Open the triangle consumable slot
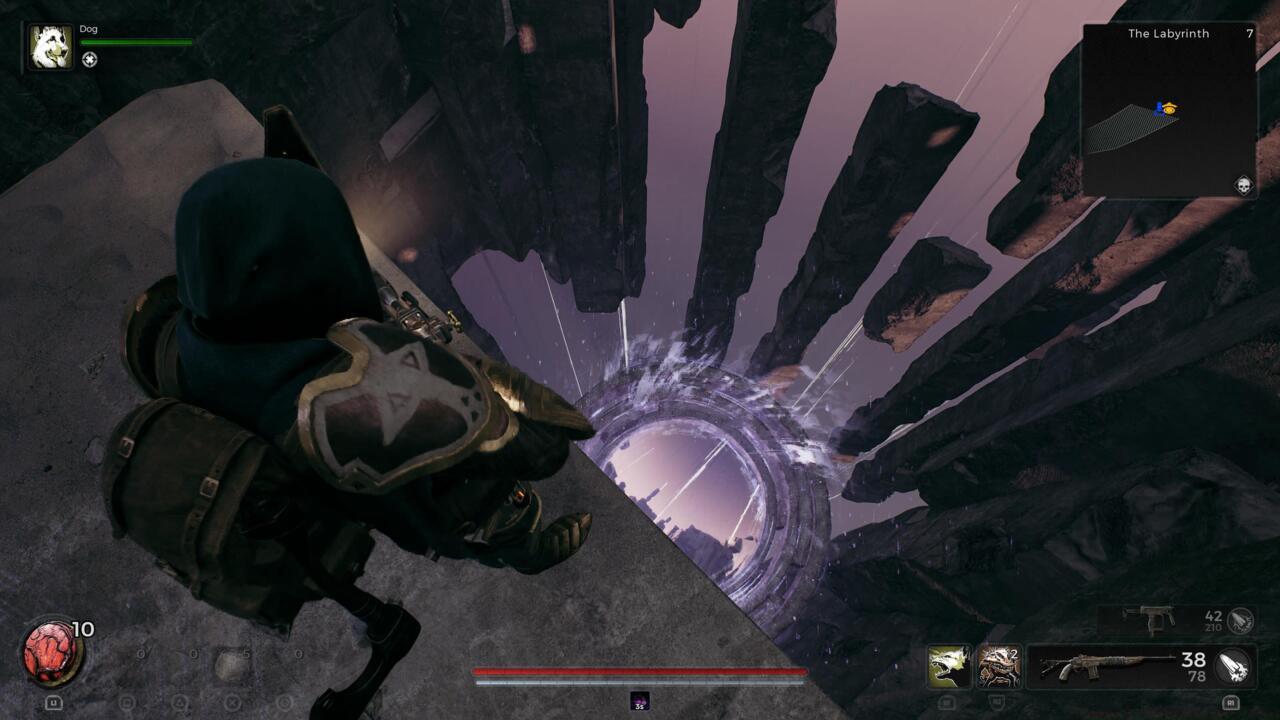Viewport: 1280px width, 720px height. pos(179,703)
